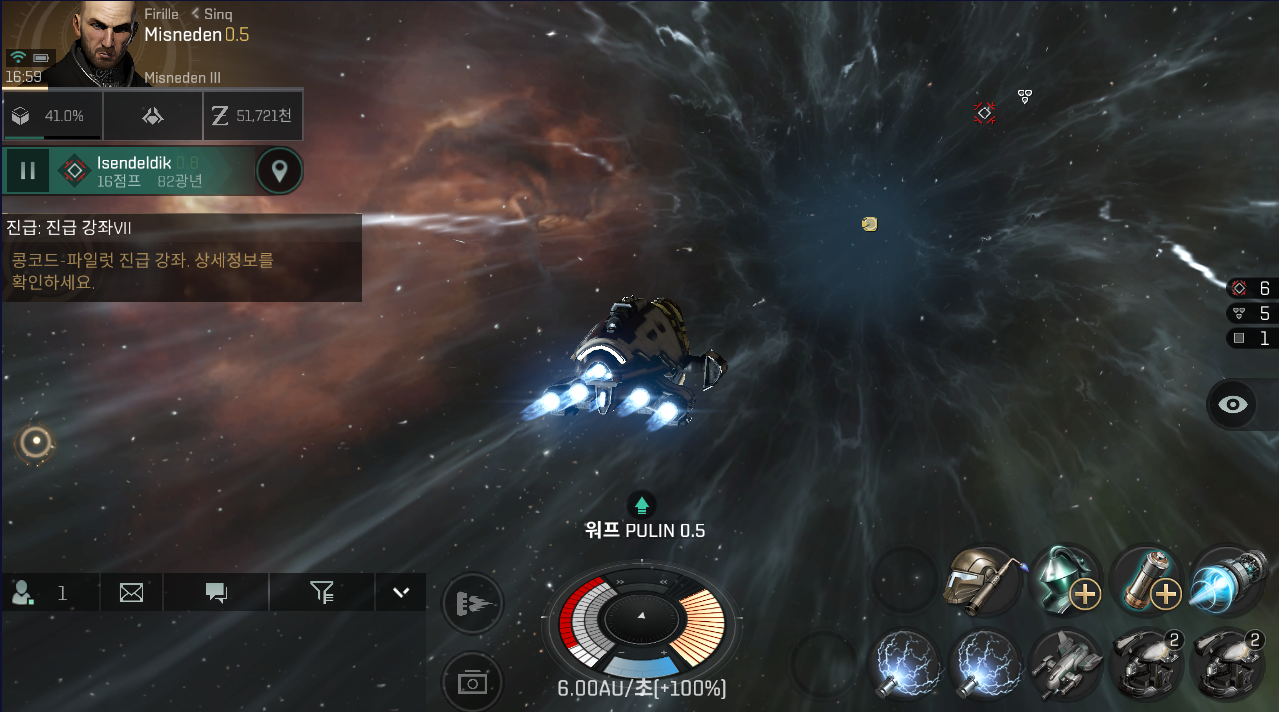
Task: Open the camera view button
Action: [472, 682]
